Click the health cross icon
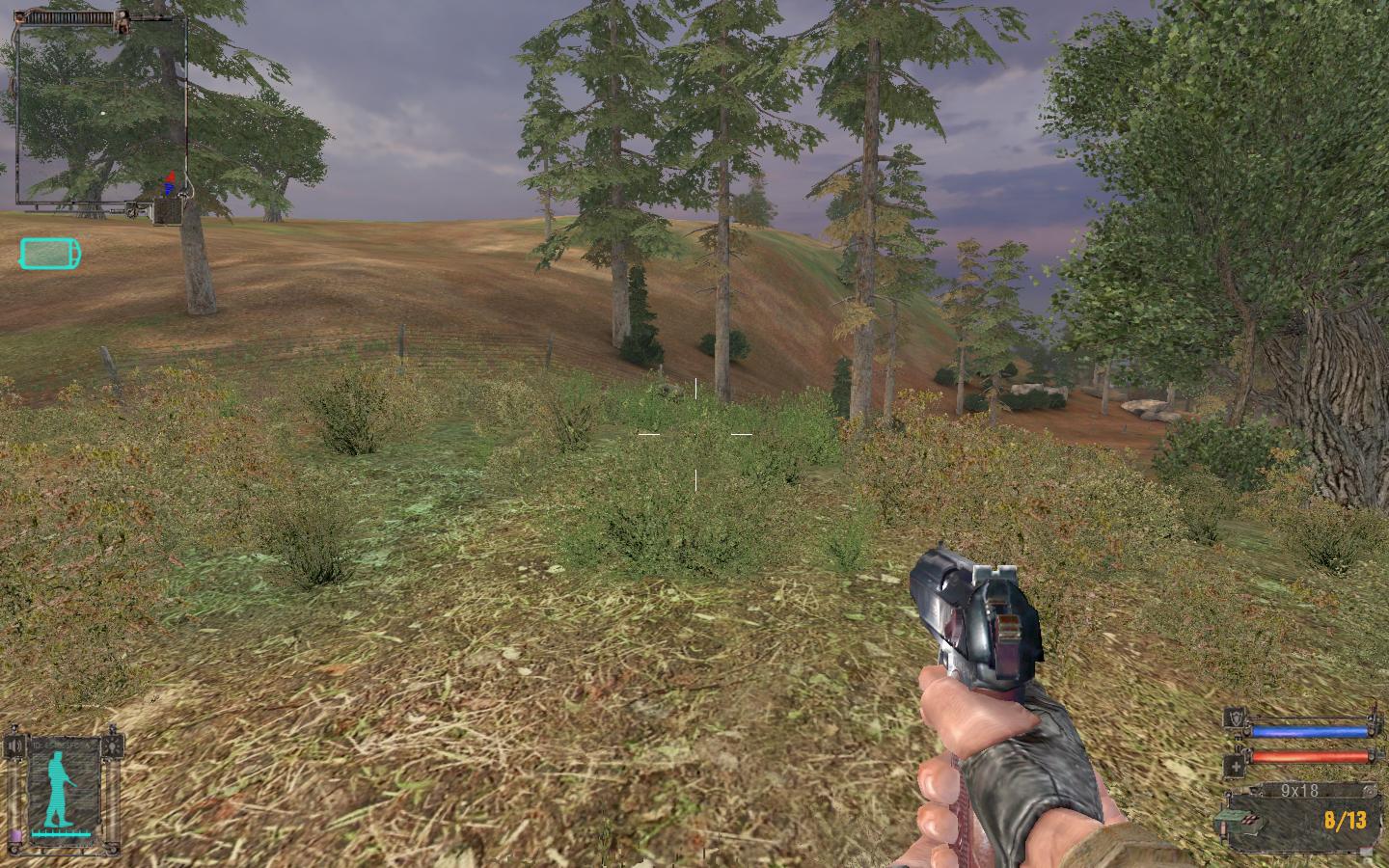The height and width of the screenshot is (868, 1389). (1235, 767)
